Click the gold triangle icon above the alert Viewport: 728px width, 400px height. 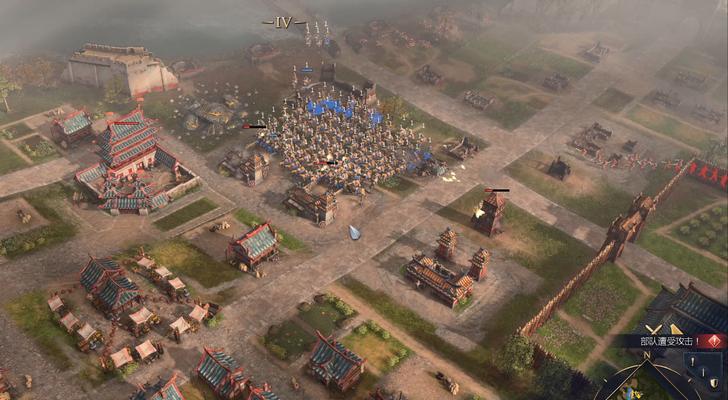tap(676, 327)
